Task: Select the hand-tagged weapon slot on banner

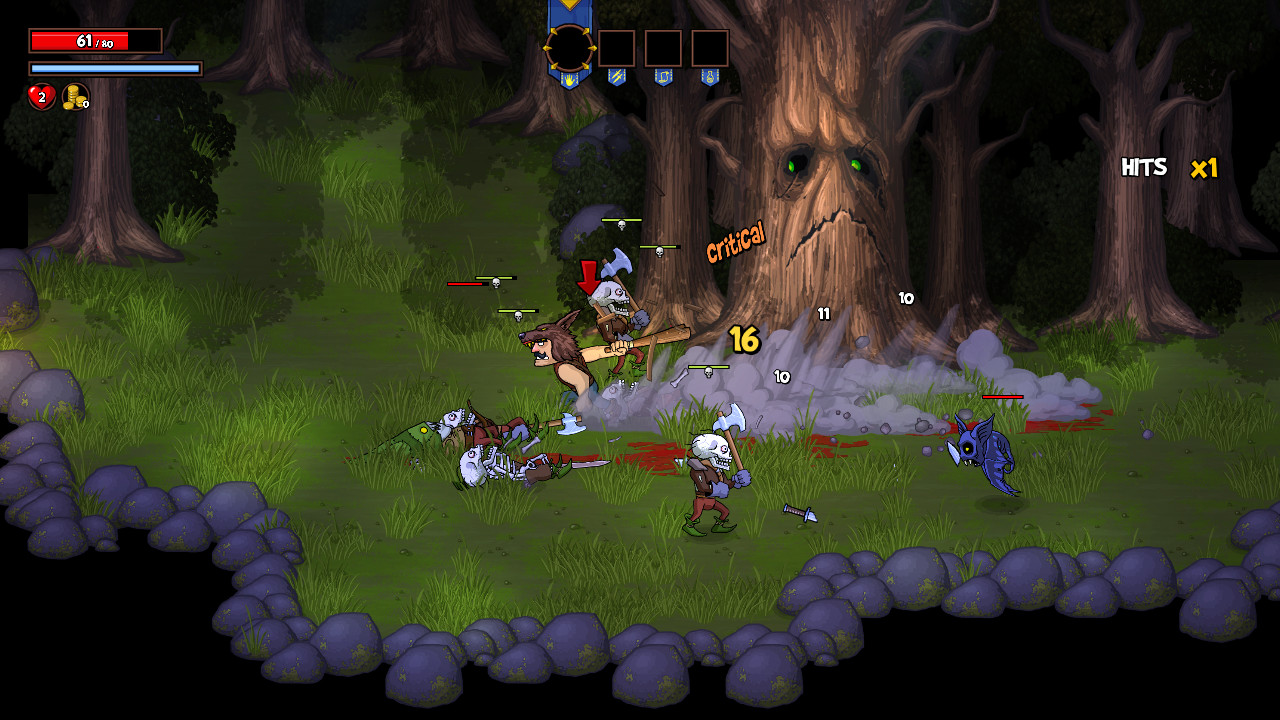Action: [x=569, y=80]
